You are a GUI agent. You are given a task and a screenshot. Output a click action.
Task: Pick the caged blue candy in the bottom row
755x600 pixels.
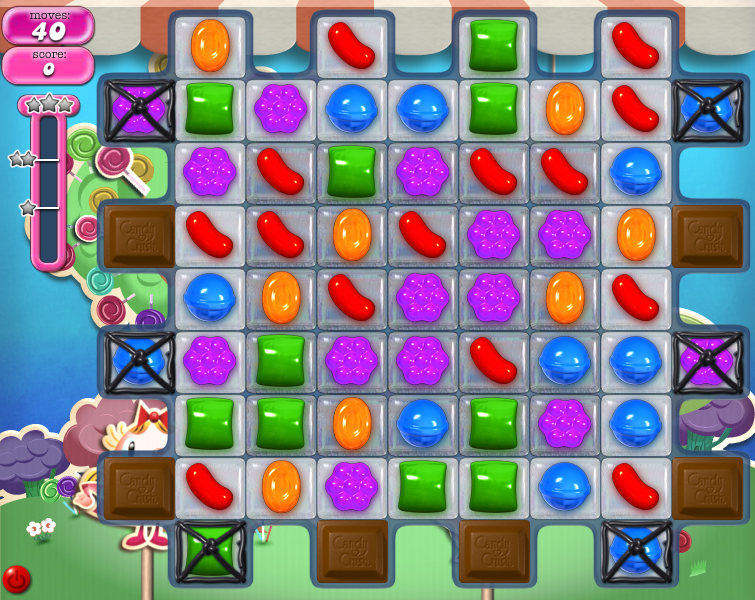pyautogui.click(x=636, y=551)
